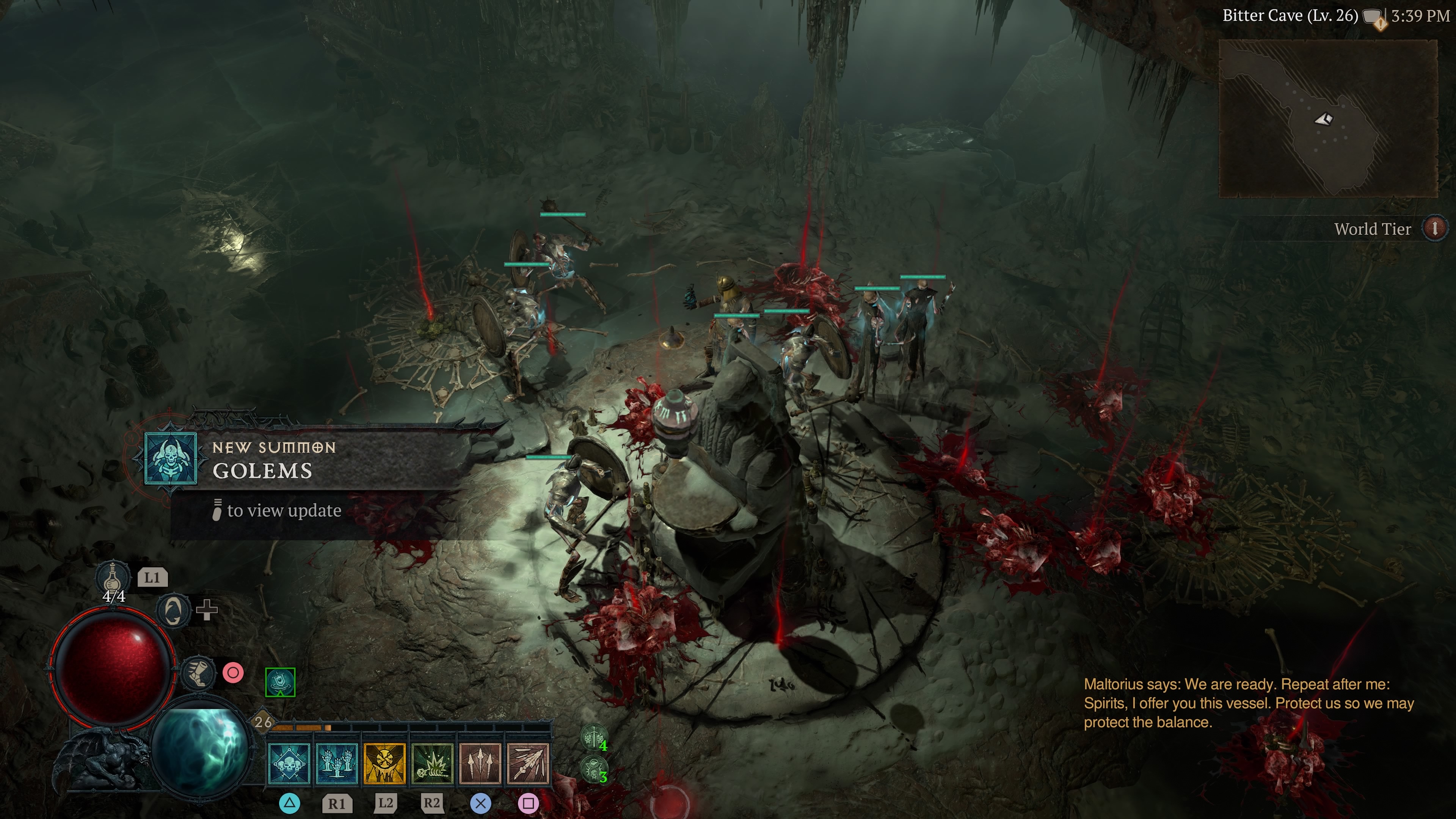Click the character level 26 badge
This screenshot has height=819, width=1456.
(264, 722)
